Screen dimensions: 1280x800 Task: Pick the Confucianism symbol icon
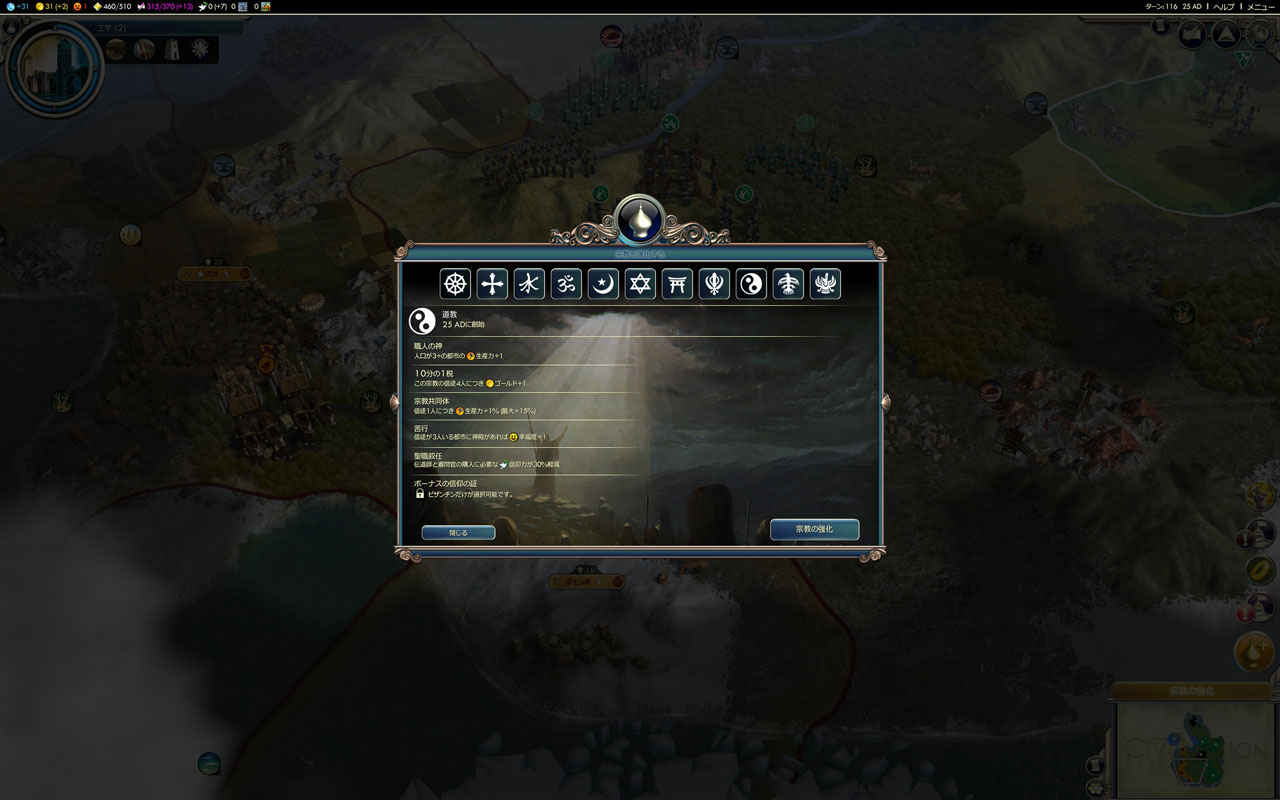(x=529, y=284)
